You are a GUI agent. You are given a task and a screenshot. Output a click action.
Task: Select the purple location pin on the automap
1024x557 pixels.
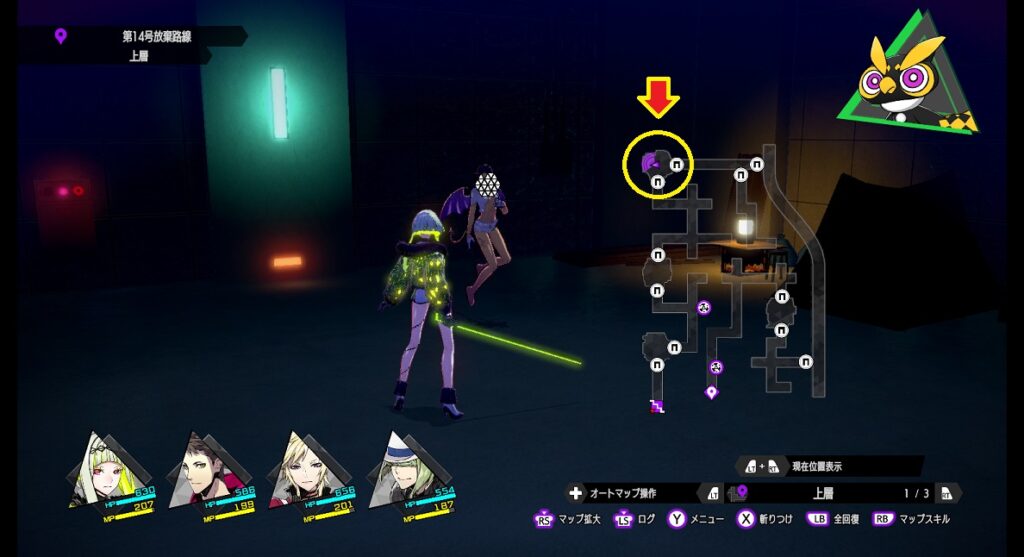tap(711, 392)
